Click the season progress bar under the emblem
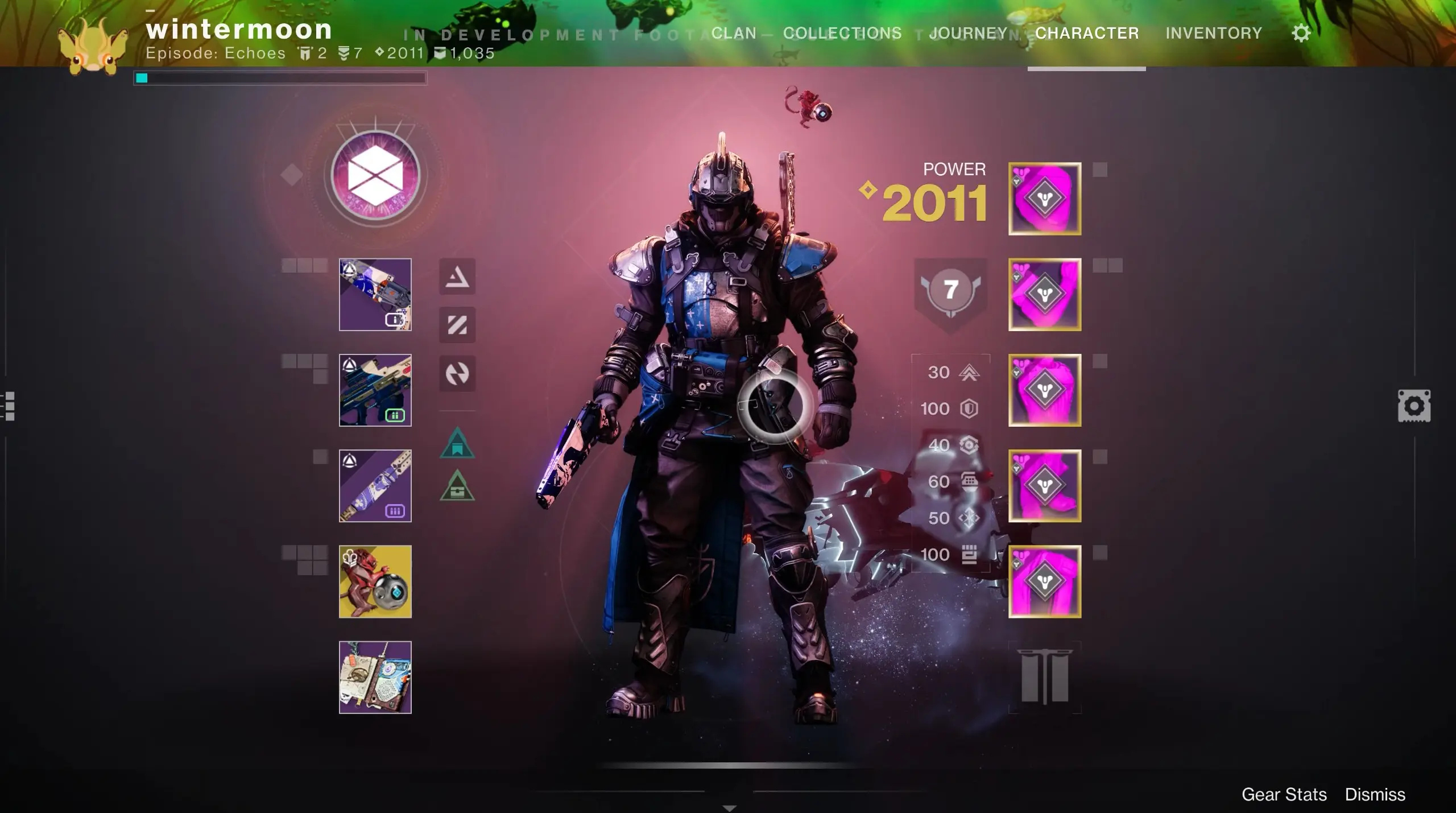 279,78
